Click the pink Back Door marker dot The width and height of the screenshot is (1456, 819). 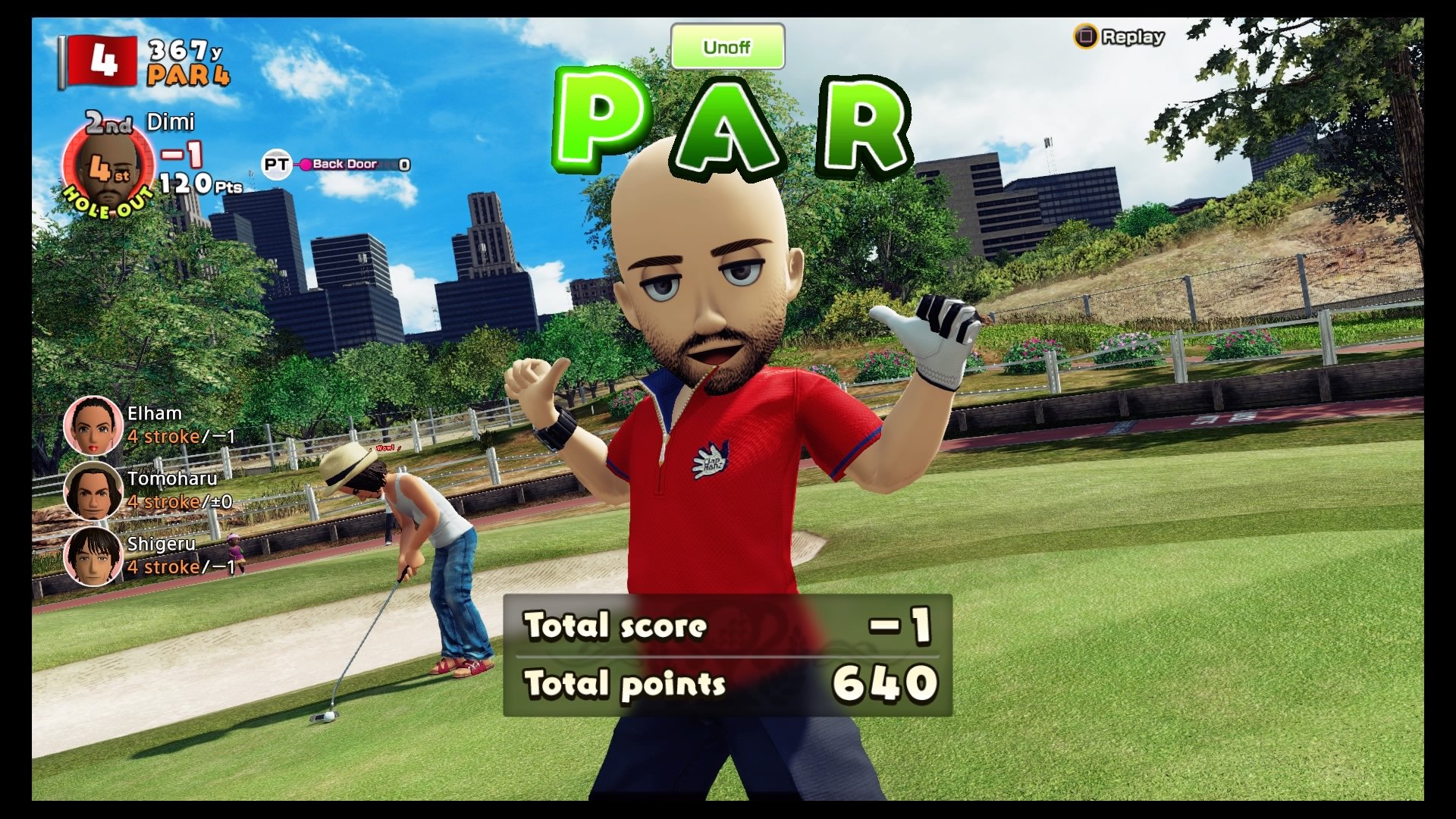point(305,162)
